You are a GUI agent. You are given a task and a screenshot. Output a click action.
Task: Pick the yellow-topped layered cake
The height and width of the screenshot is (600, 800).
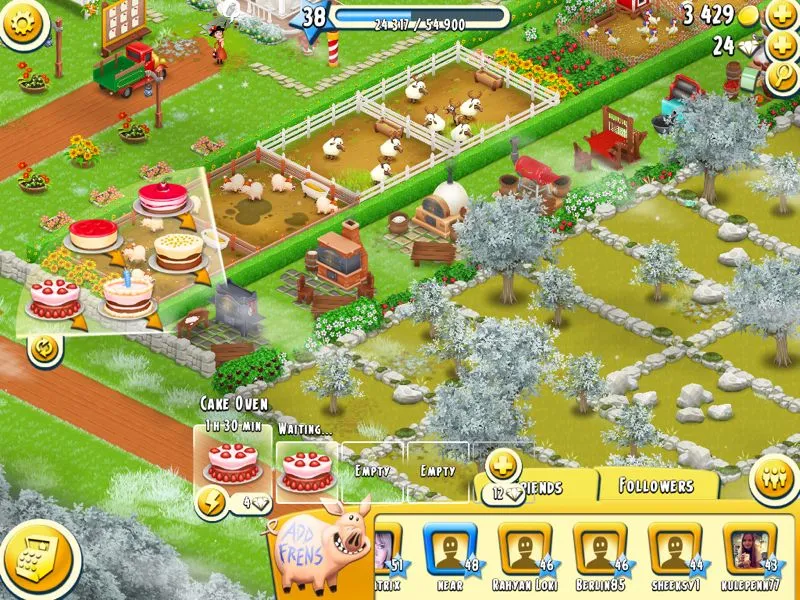(x=177, y=251)
